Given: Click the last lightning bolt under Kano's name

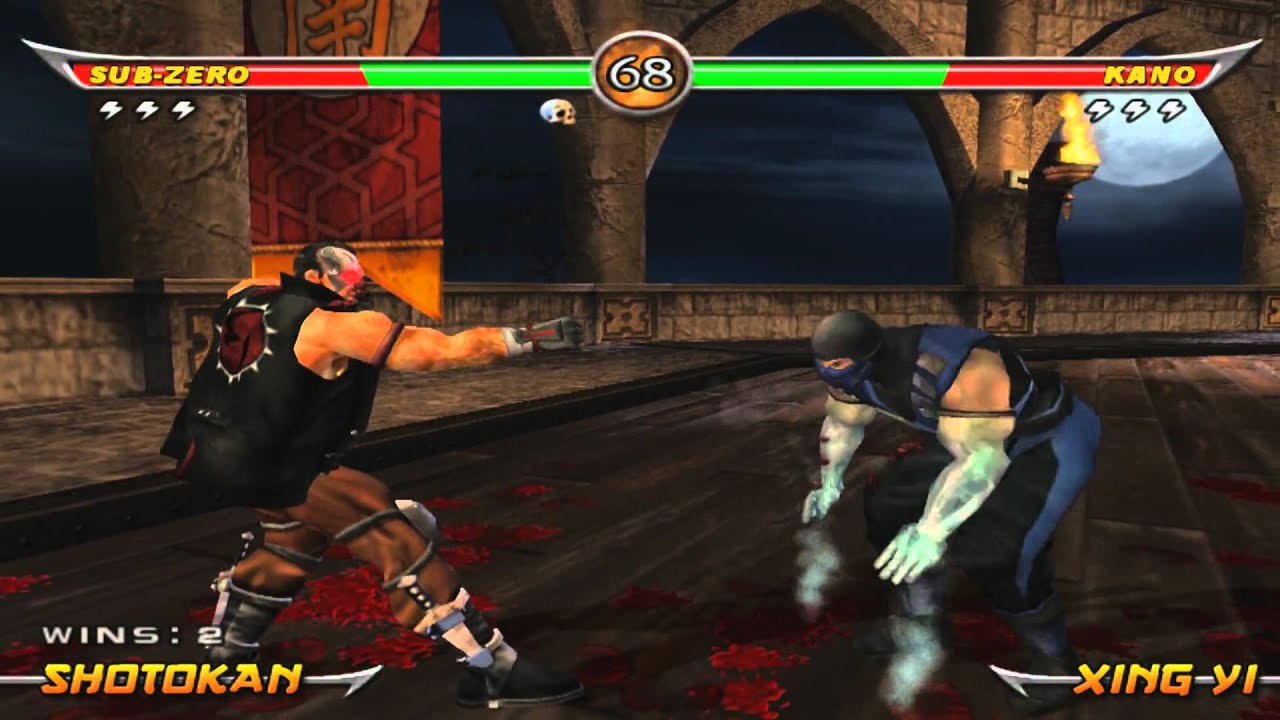Looking at the screenshot, I should [1170, 110].
